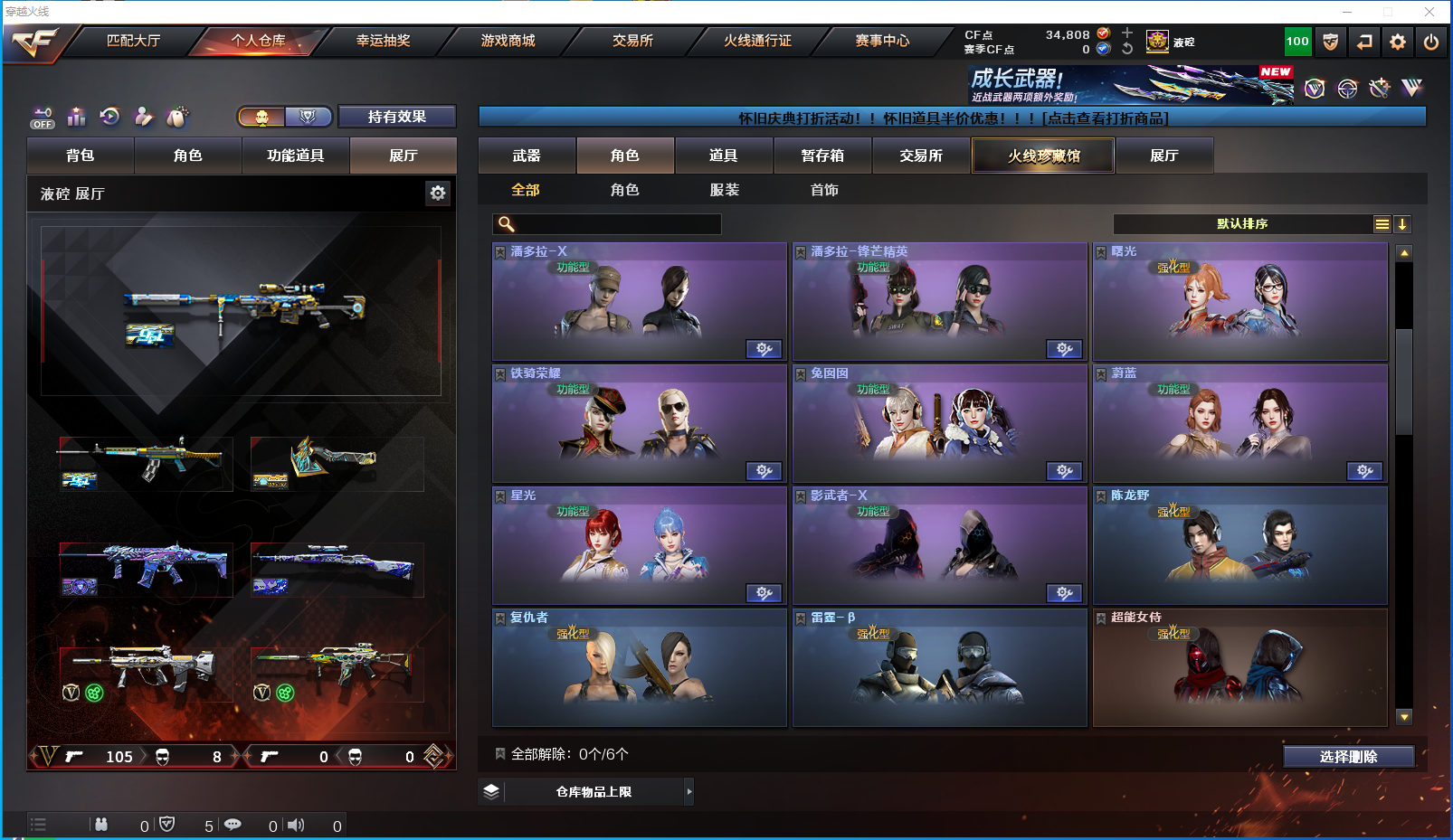
Task: Click the 持有效果 button
Action: (396, 117)
